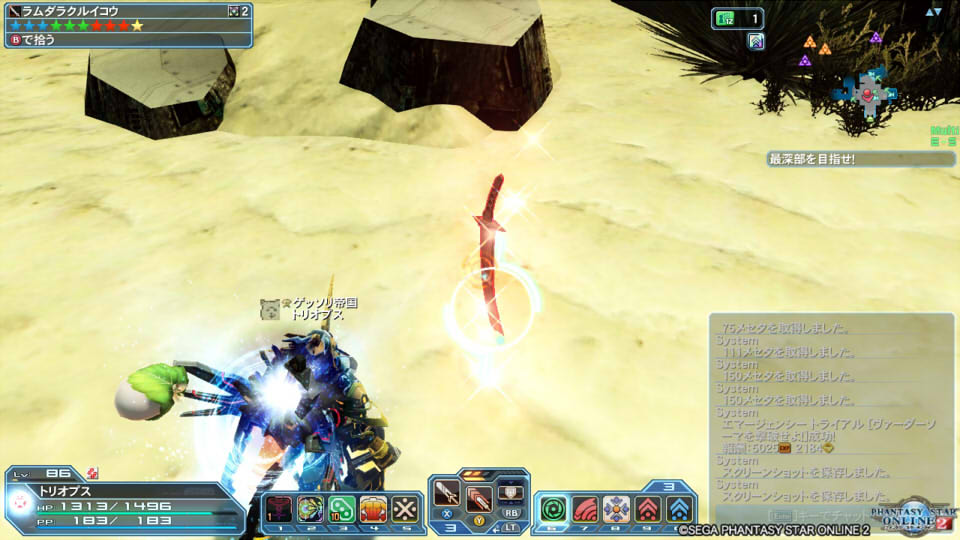Select the weapon palette swap icon above RB

point(510,492)
